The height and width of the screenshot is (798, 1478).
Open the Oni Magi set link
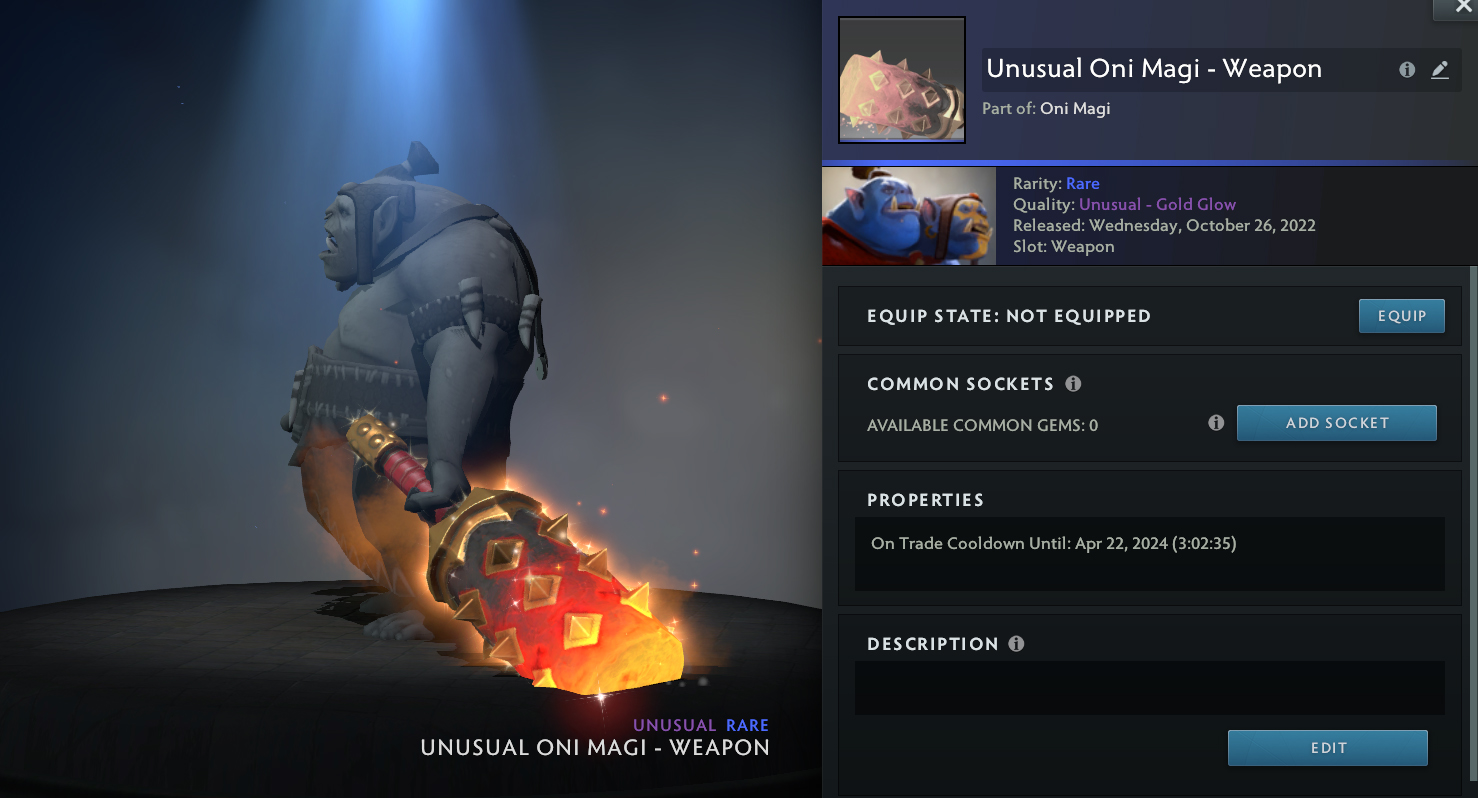click(1075, 108)
